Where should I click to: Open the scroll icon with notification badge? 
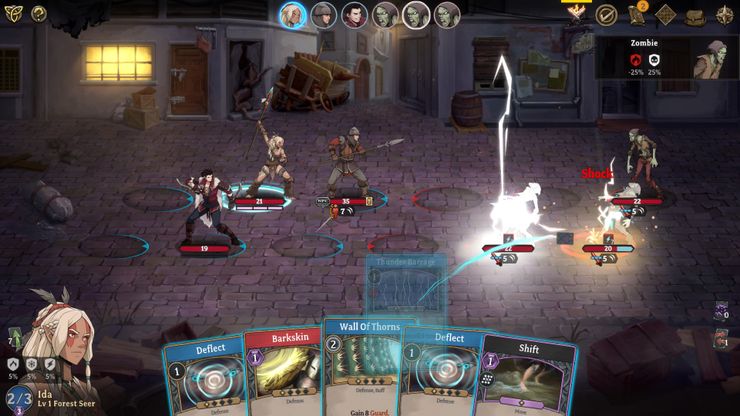[x=636, y=15]
